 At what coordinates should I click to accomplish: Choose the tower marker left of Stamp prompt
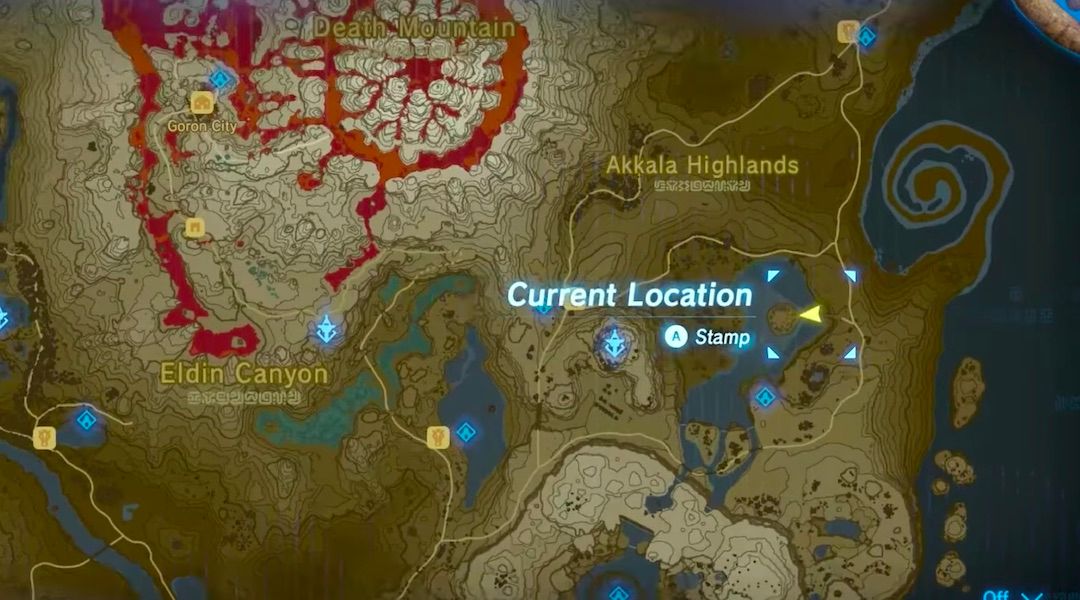(x=613, y=345)
